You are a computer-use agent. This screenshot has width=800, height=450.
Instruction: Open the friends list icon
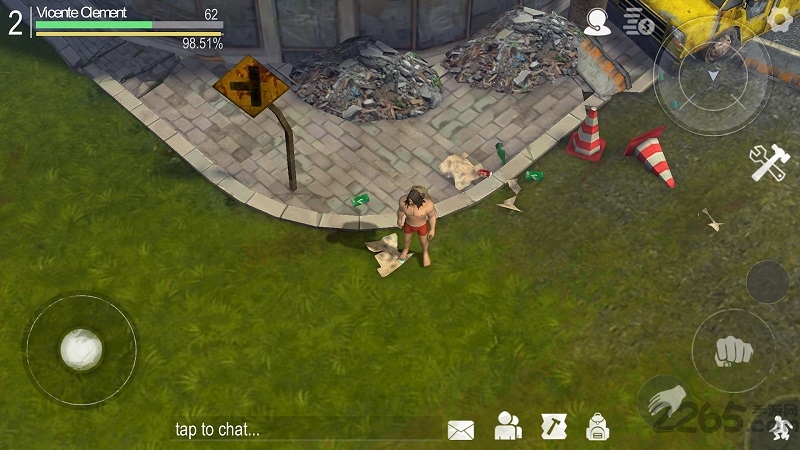coord(508,427)
